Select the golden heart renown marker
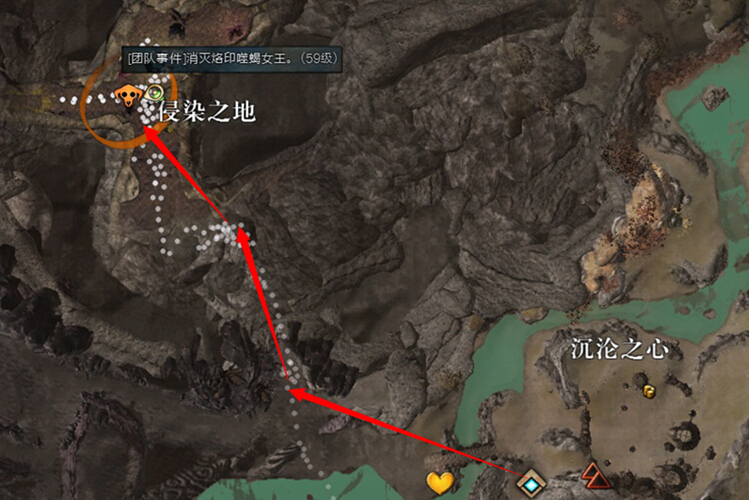The height and width of the screenshot is (500, 749). pyautogui.click(x=440, y=483)
